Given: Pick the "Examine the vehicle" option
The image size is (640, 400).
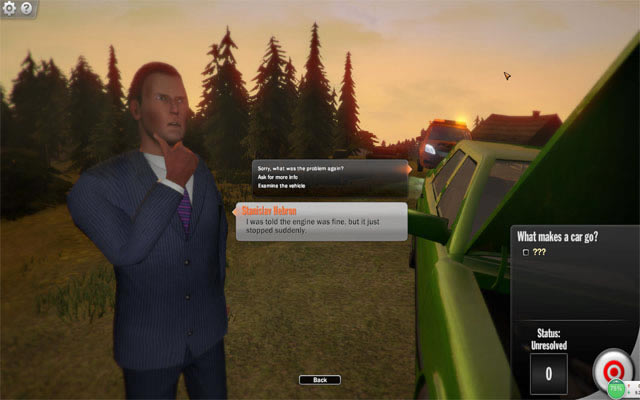Looking at the screenshot, I should tap(282, 186).
